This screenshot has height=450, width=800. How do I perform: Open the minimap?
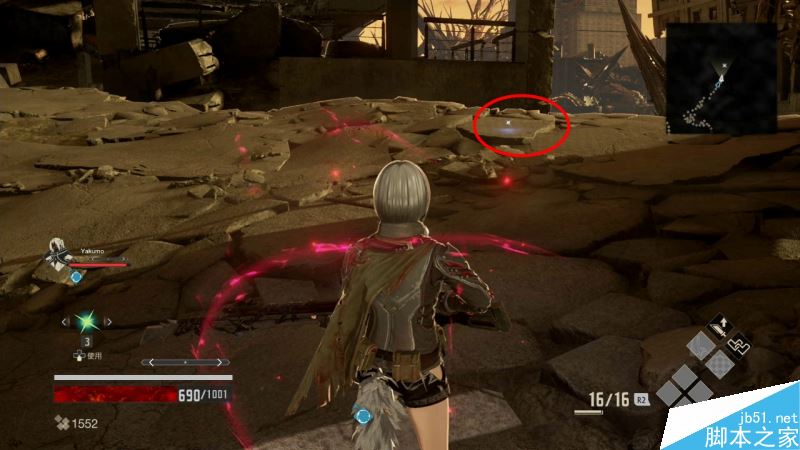(721, 78)
